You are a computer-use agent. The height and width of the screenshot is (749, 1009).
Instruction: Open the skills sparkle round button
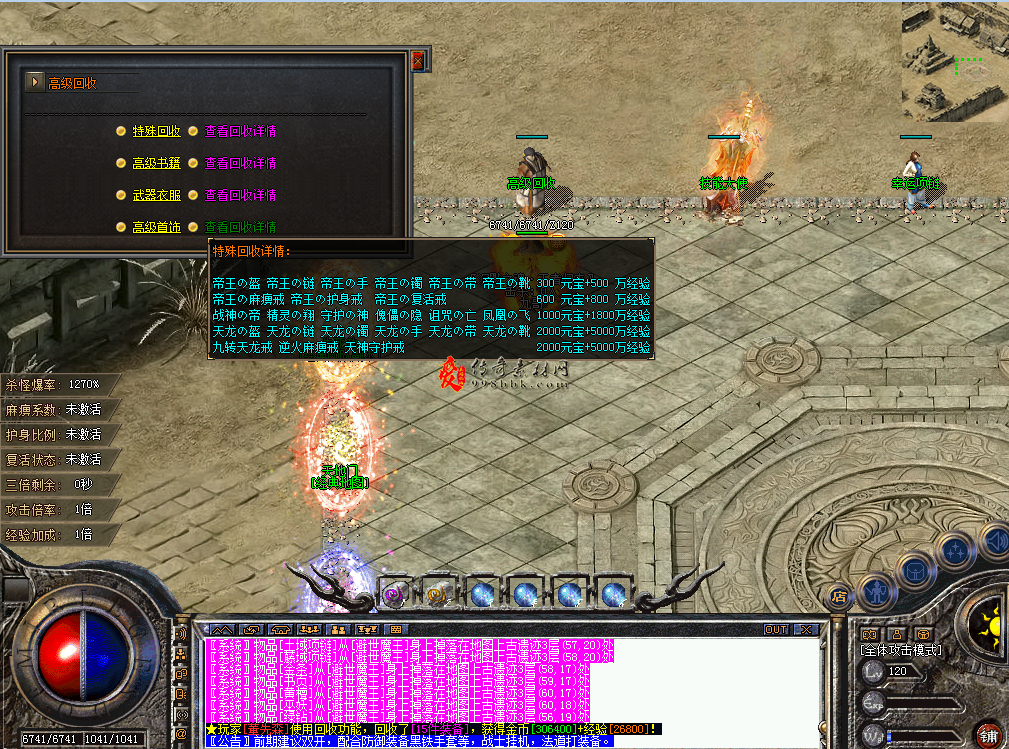coord(953,551)
